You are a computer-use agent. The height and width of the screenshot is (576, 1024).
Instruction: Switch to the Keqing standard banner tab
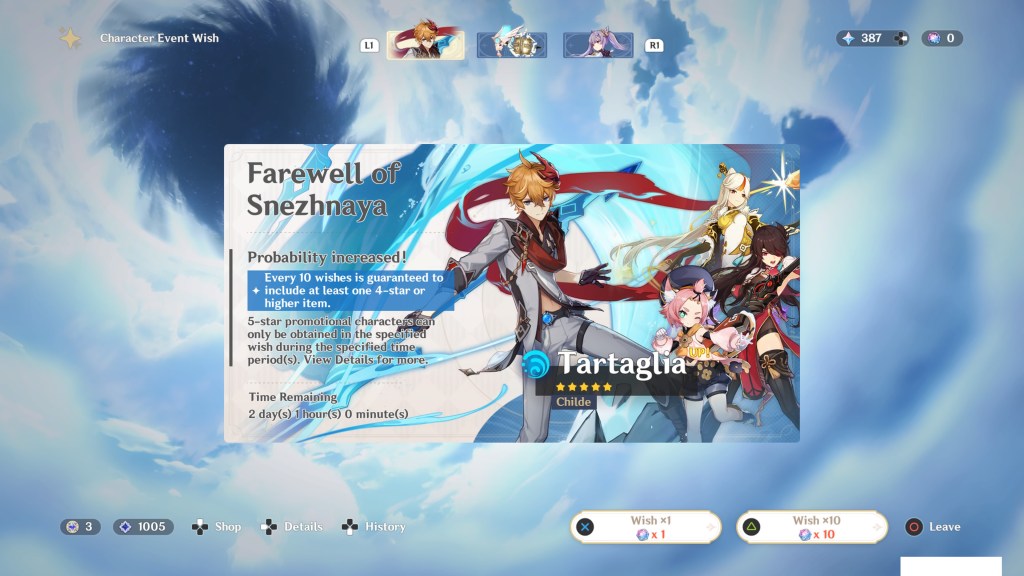click(598, 45)
